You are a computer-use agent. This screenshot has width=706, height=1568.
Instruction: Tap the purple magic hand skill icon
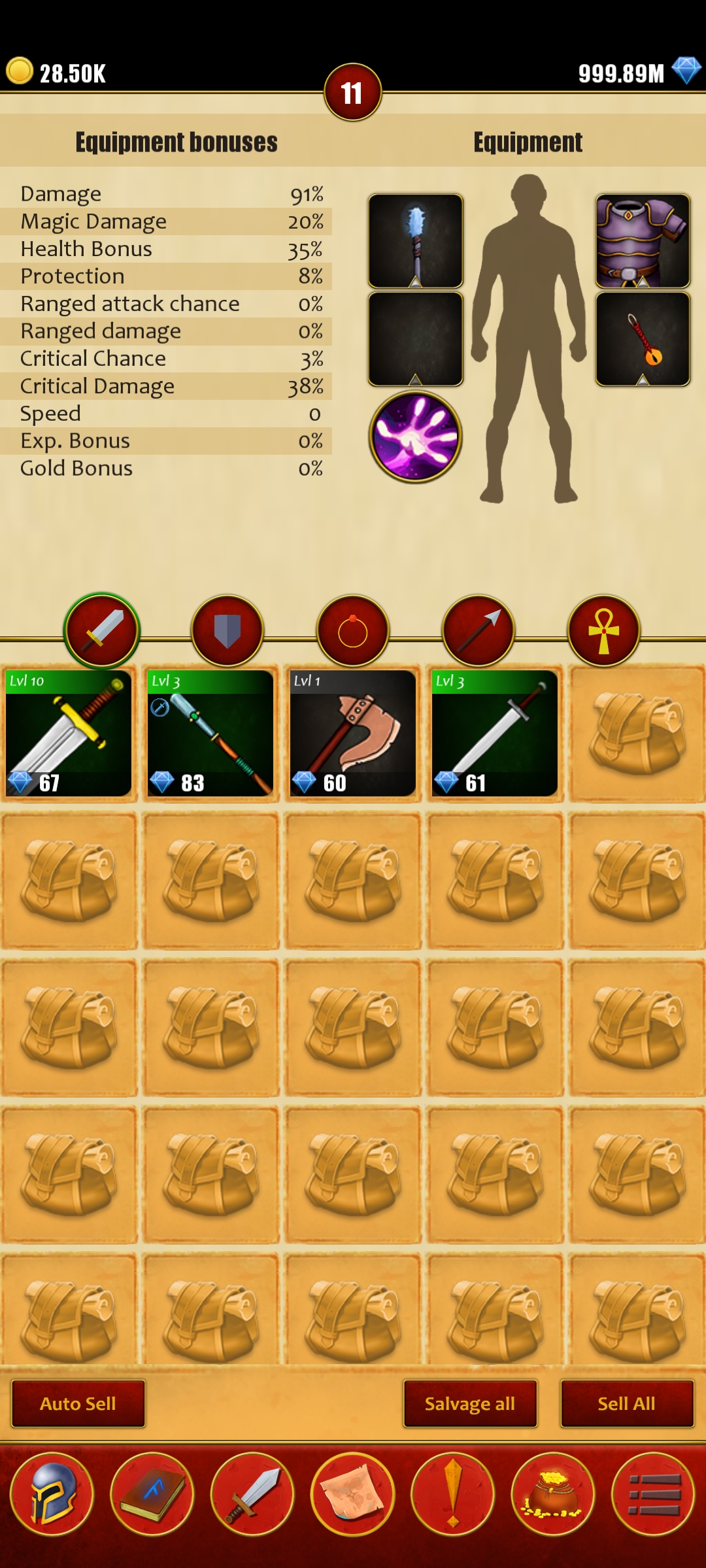tap(416, 436)
